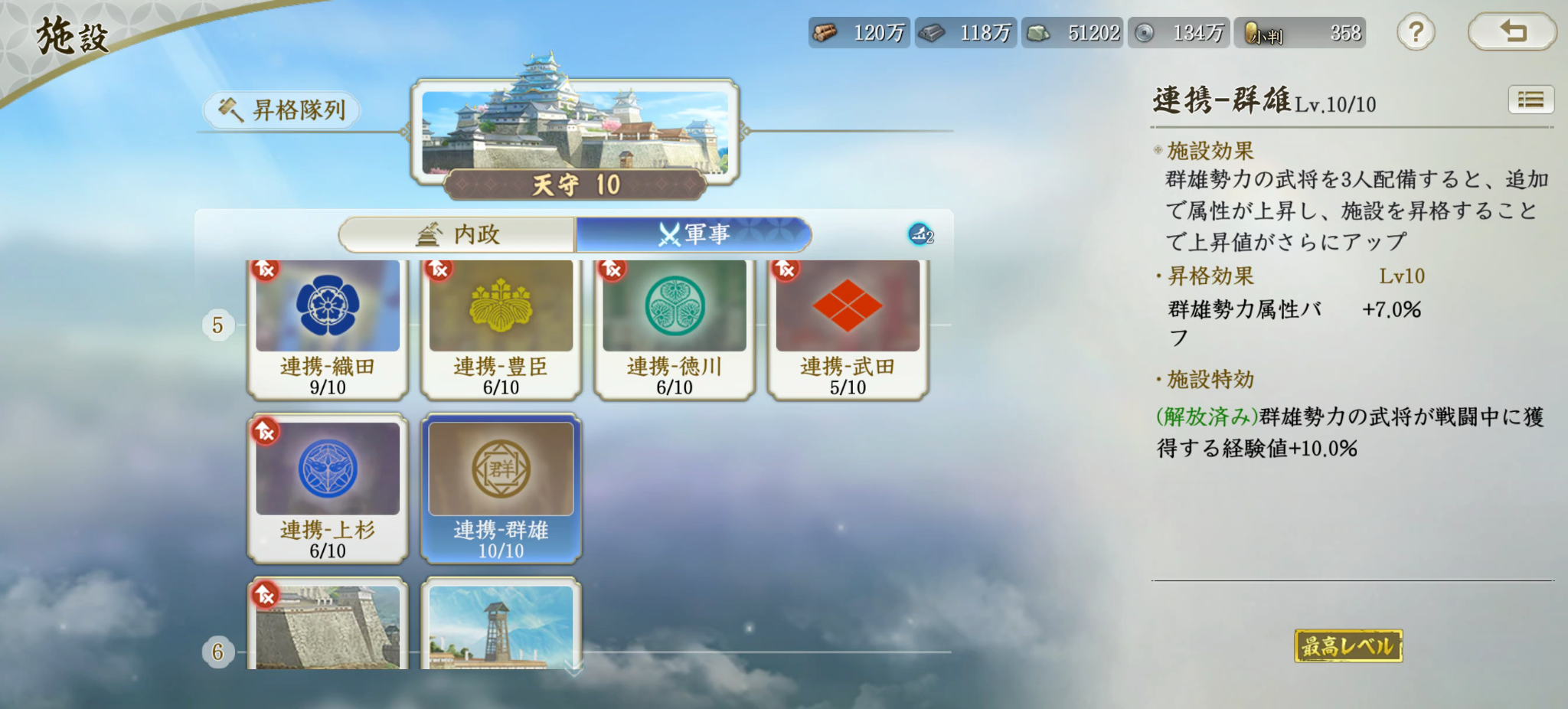Open the 連携-武田 facility card

pos(848,328)
